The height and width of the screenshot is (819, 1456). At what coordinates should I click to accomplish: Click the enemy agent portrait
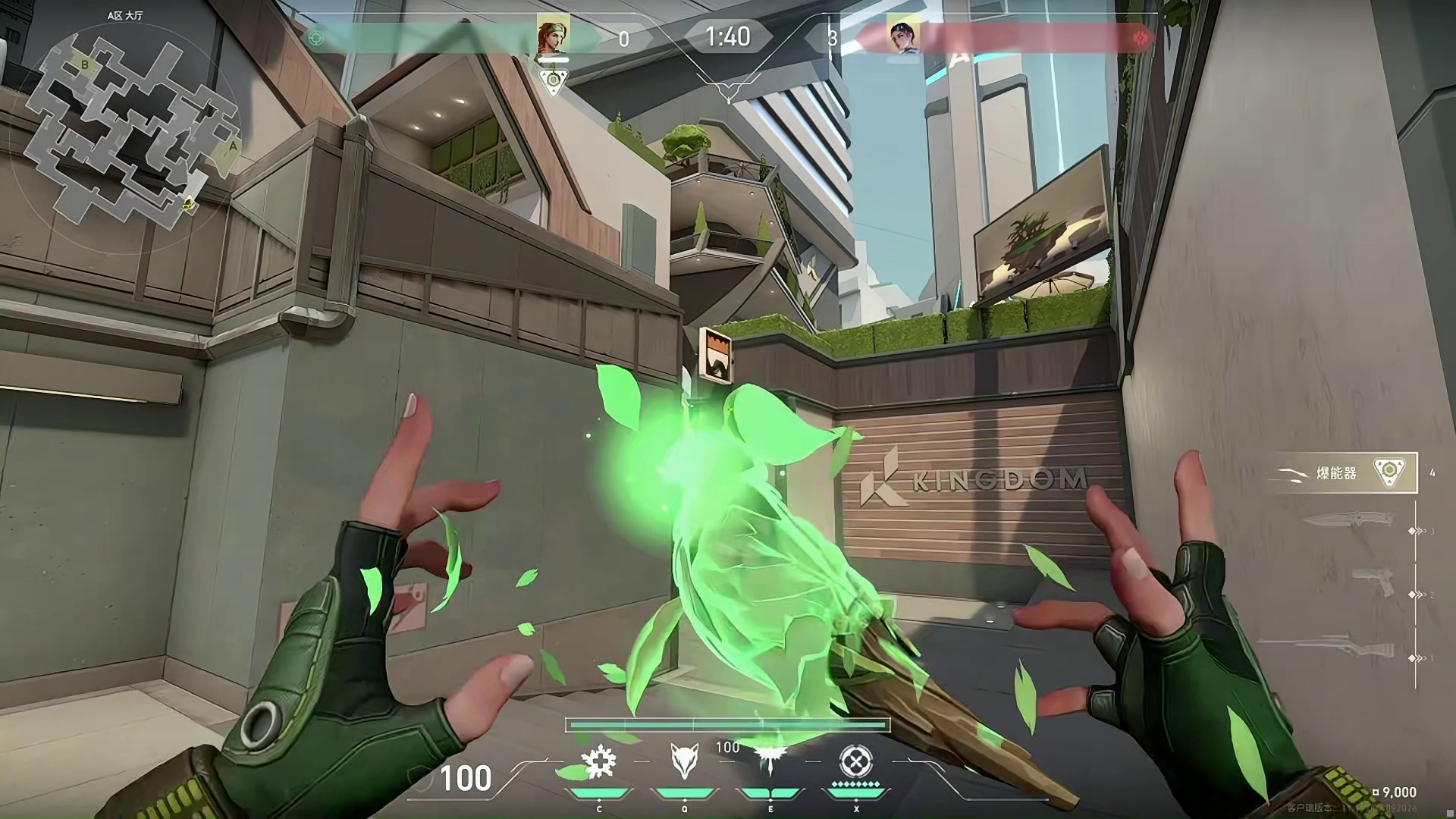tap(903, 37)
